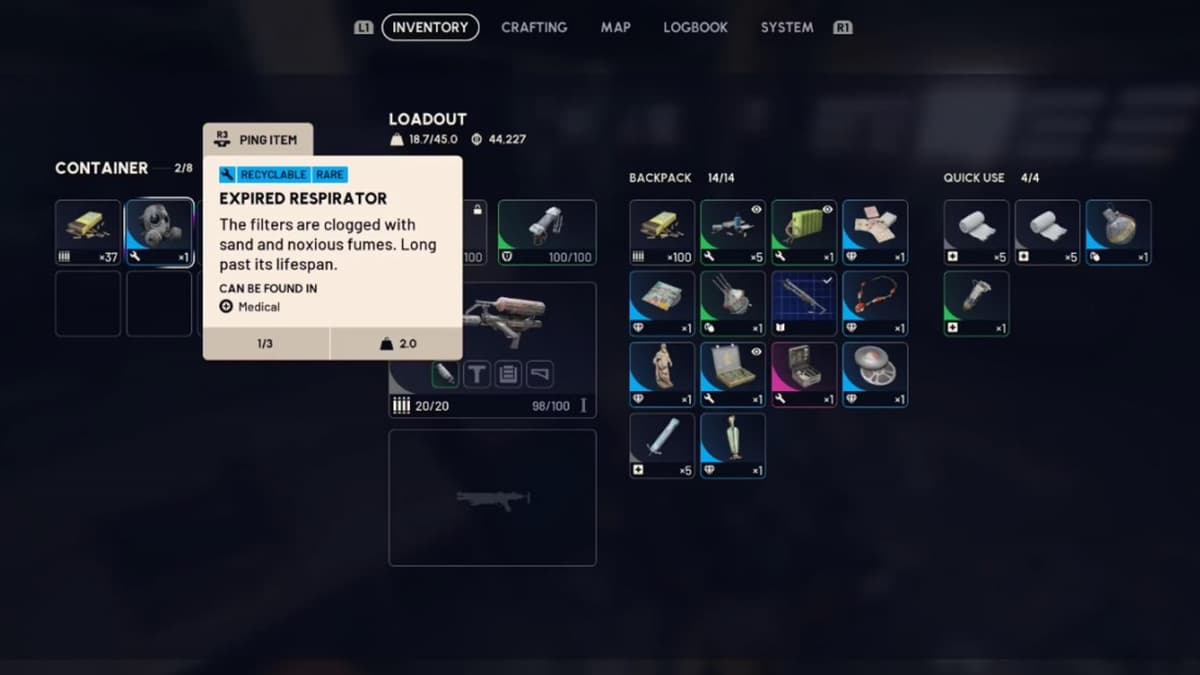Choose the round flask grenade in quick use
This screenshot has height=675, width=1200.
(x=1118, y=232)
